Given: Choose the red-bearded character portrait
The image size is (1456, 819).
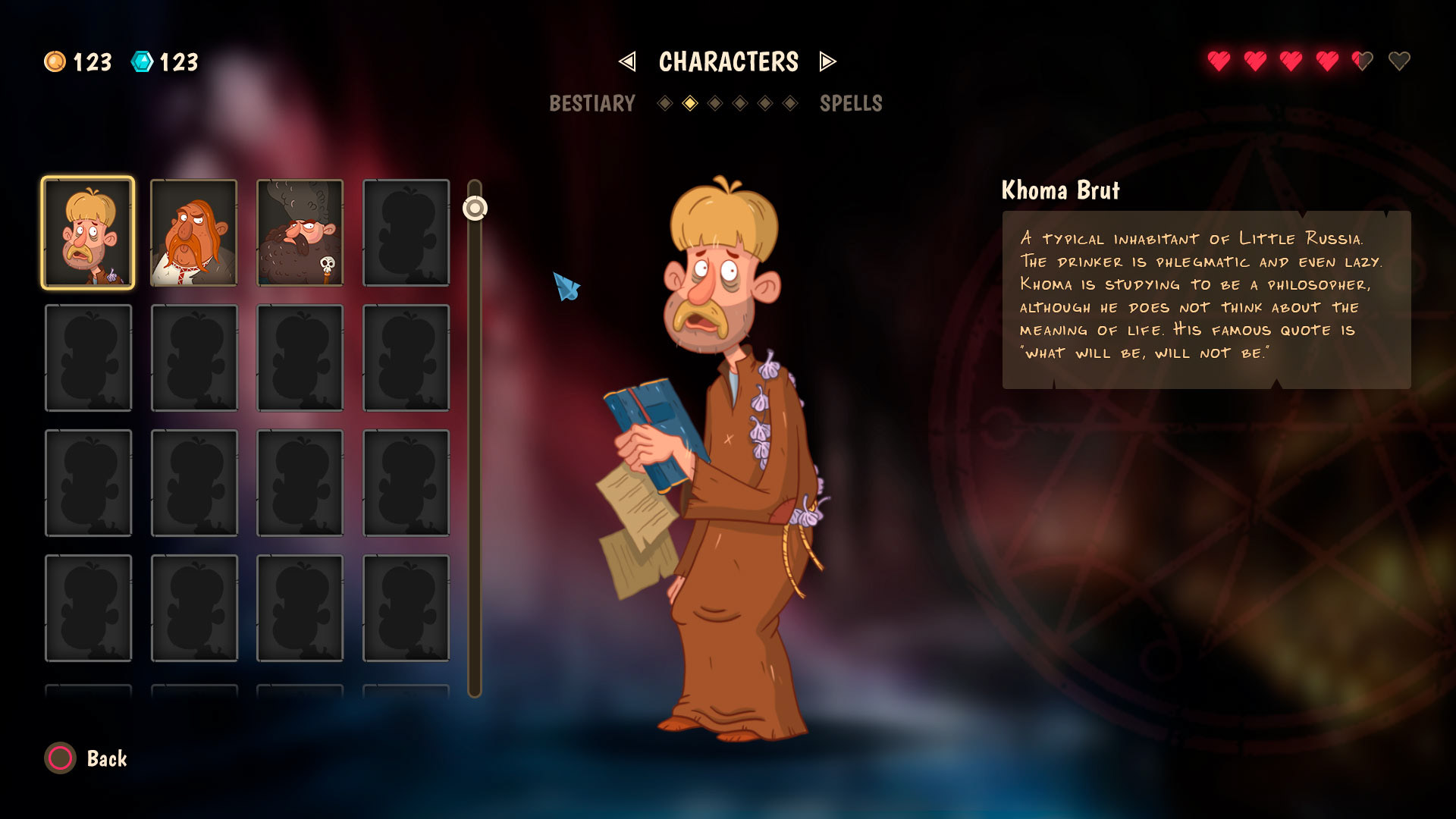Looking at the screenshot, I should 194,233.
